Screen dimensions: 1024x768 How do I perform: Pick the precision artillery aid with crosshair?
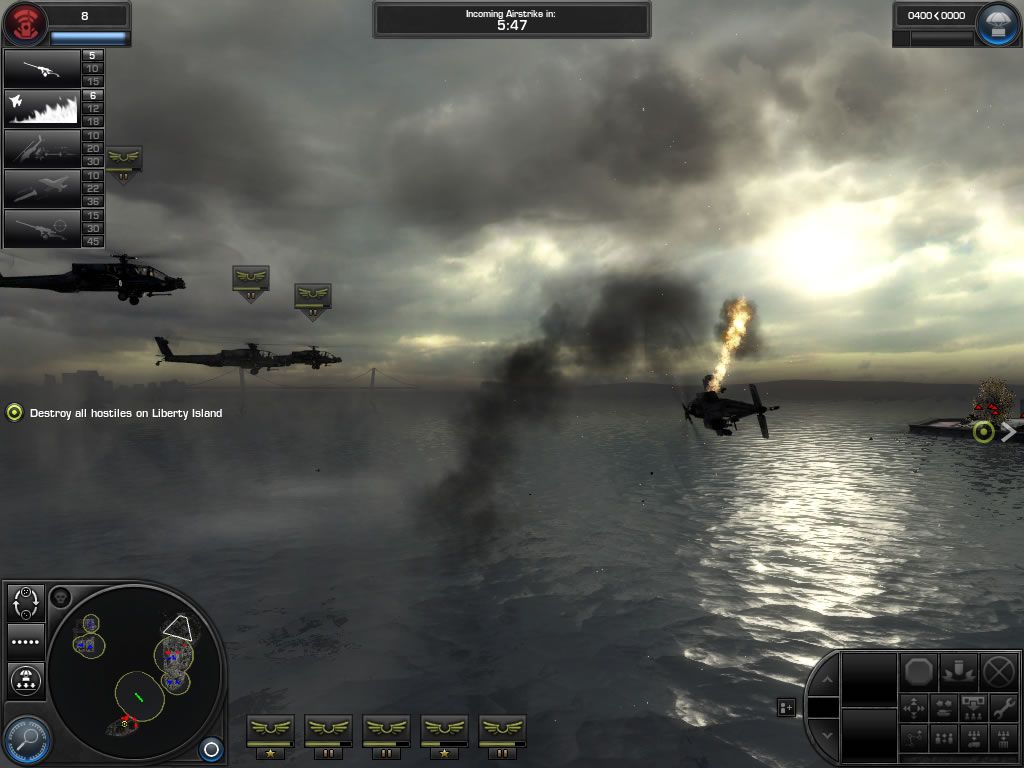pyautogui.click(x=42, y=228)
